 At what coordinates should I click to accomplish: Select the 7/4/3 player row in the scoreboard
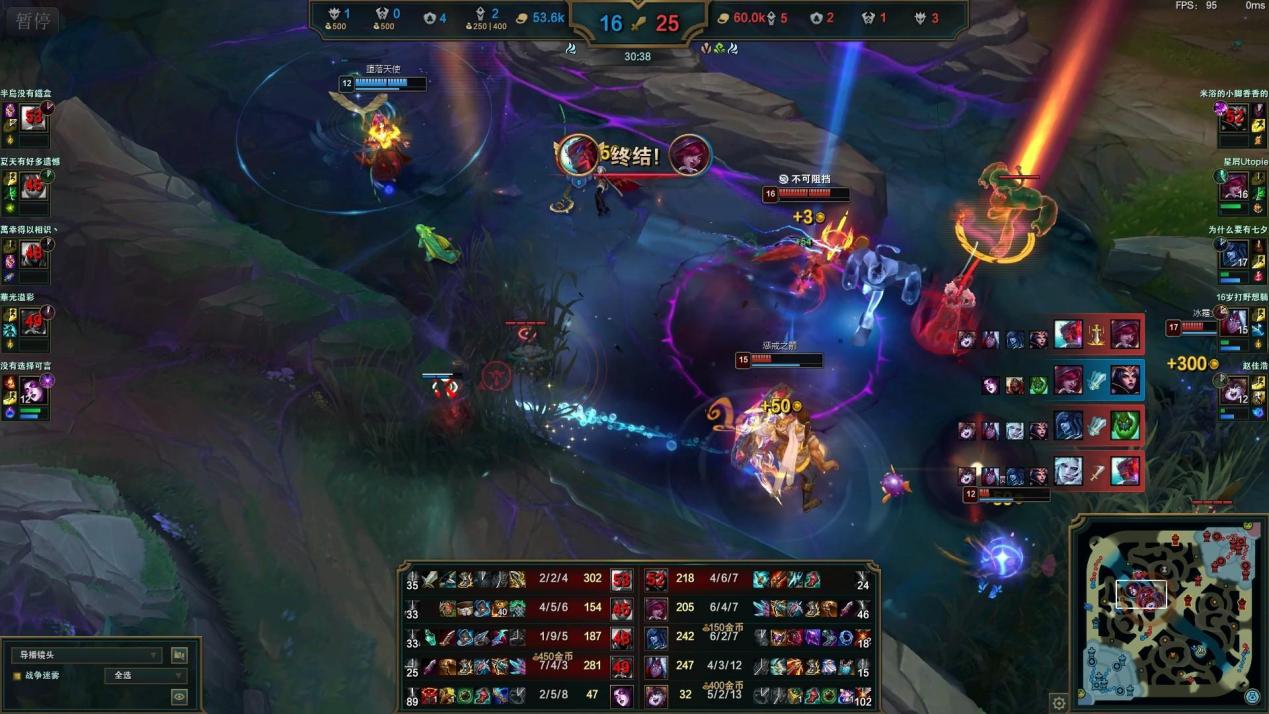(520, 666)
